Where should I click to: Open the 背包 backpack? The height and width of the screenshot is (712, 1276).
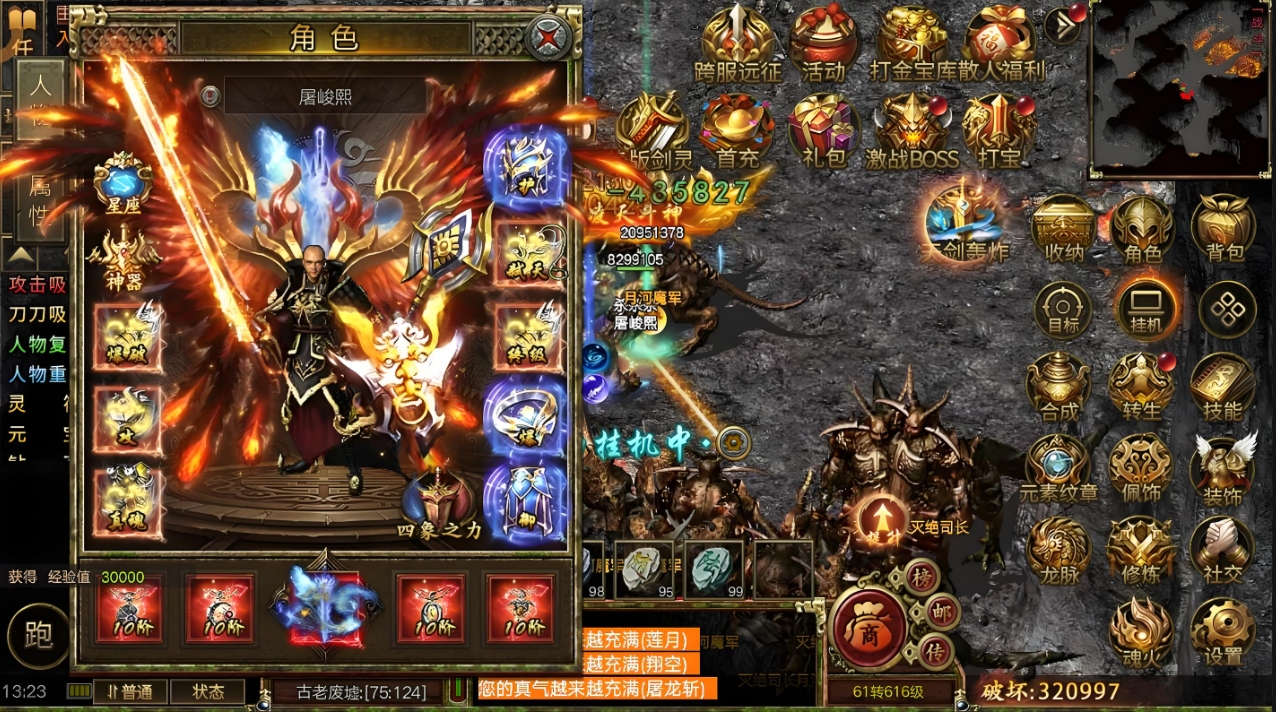point(1223,228)
